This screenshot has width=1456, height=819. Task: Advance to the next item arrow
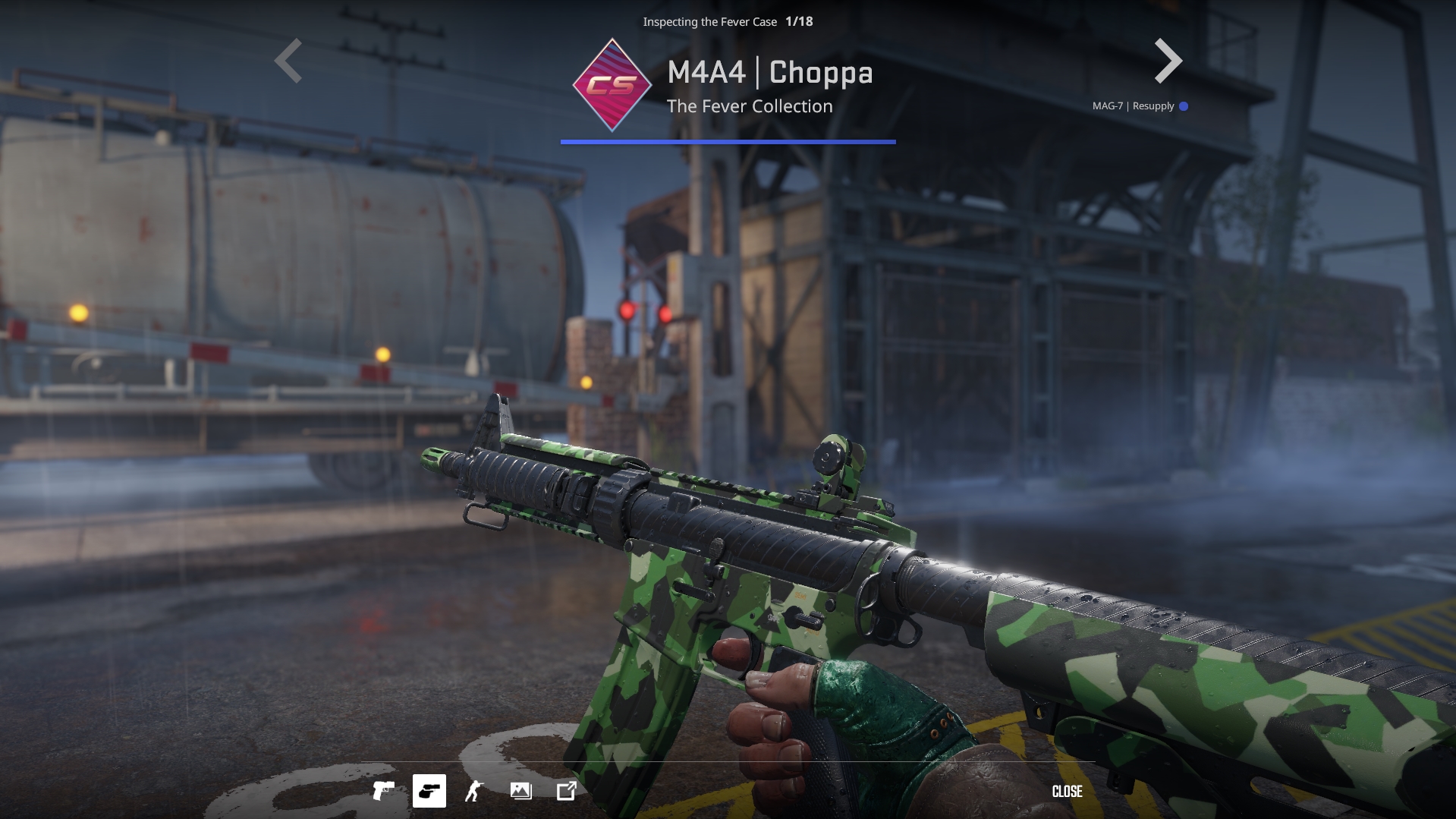click(1168, 61)
